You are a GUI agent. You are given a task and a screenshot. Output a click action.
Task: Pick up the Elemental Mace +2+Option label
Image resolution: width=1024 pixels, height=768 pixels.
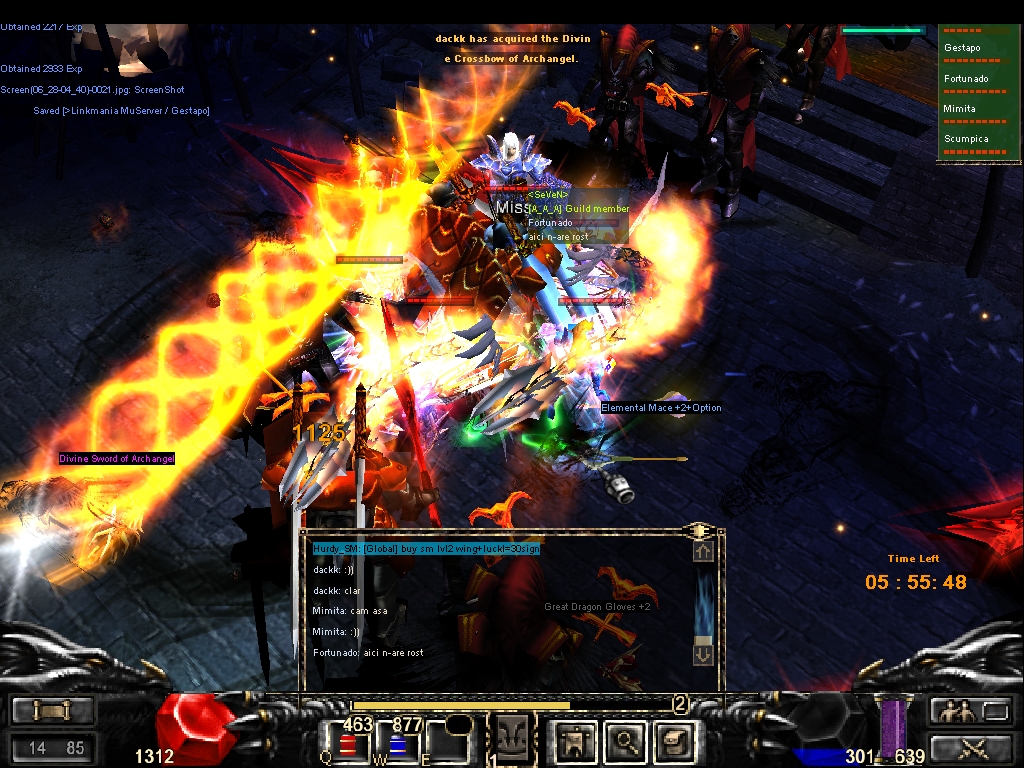[661, 408]
